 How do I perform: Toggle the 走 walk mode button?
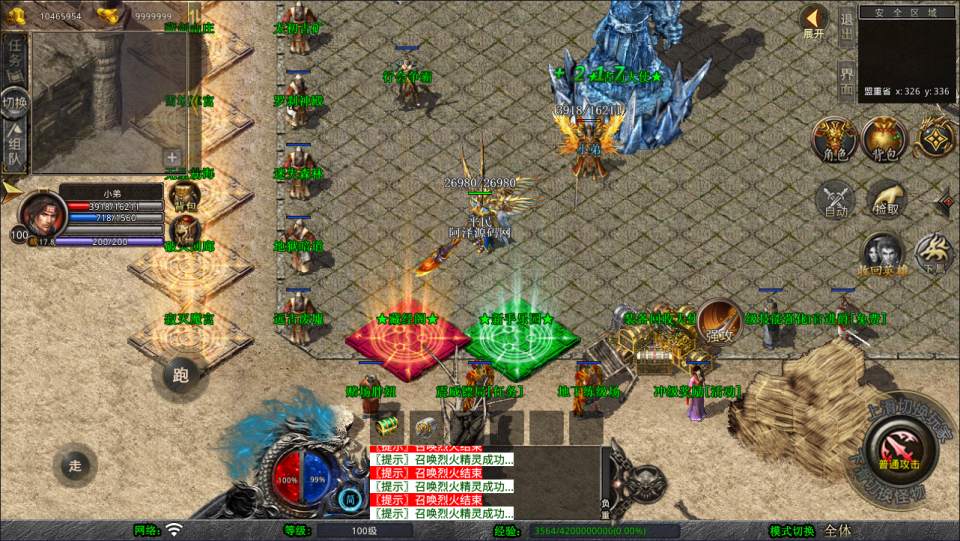click(75, 464)
